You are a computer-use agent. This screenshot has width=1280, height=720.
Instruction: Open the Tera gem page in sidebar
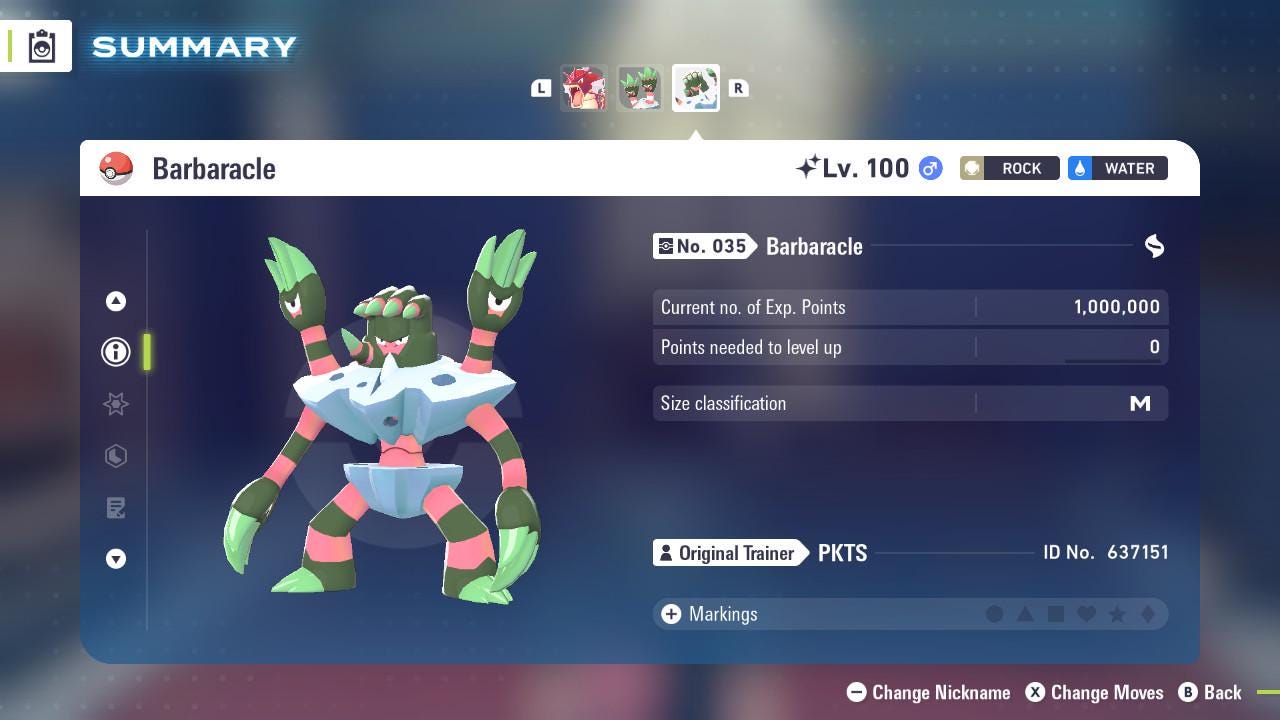tap(116, 456)
